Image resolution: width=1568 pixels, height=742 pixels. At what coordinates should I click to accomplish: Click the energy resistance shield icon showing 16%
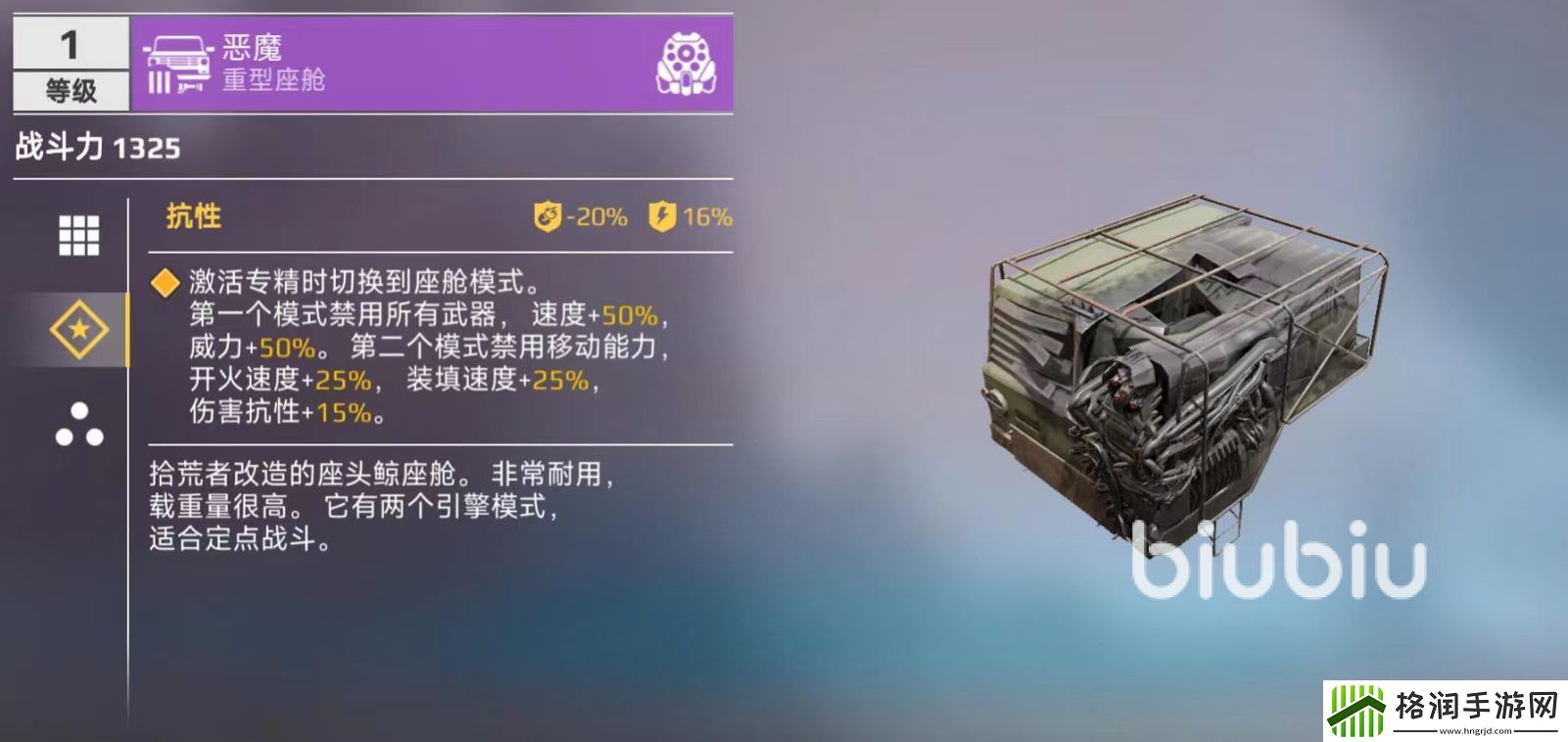[663, 214]
